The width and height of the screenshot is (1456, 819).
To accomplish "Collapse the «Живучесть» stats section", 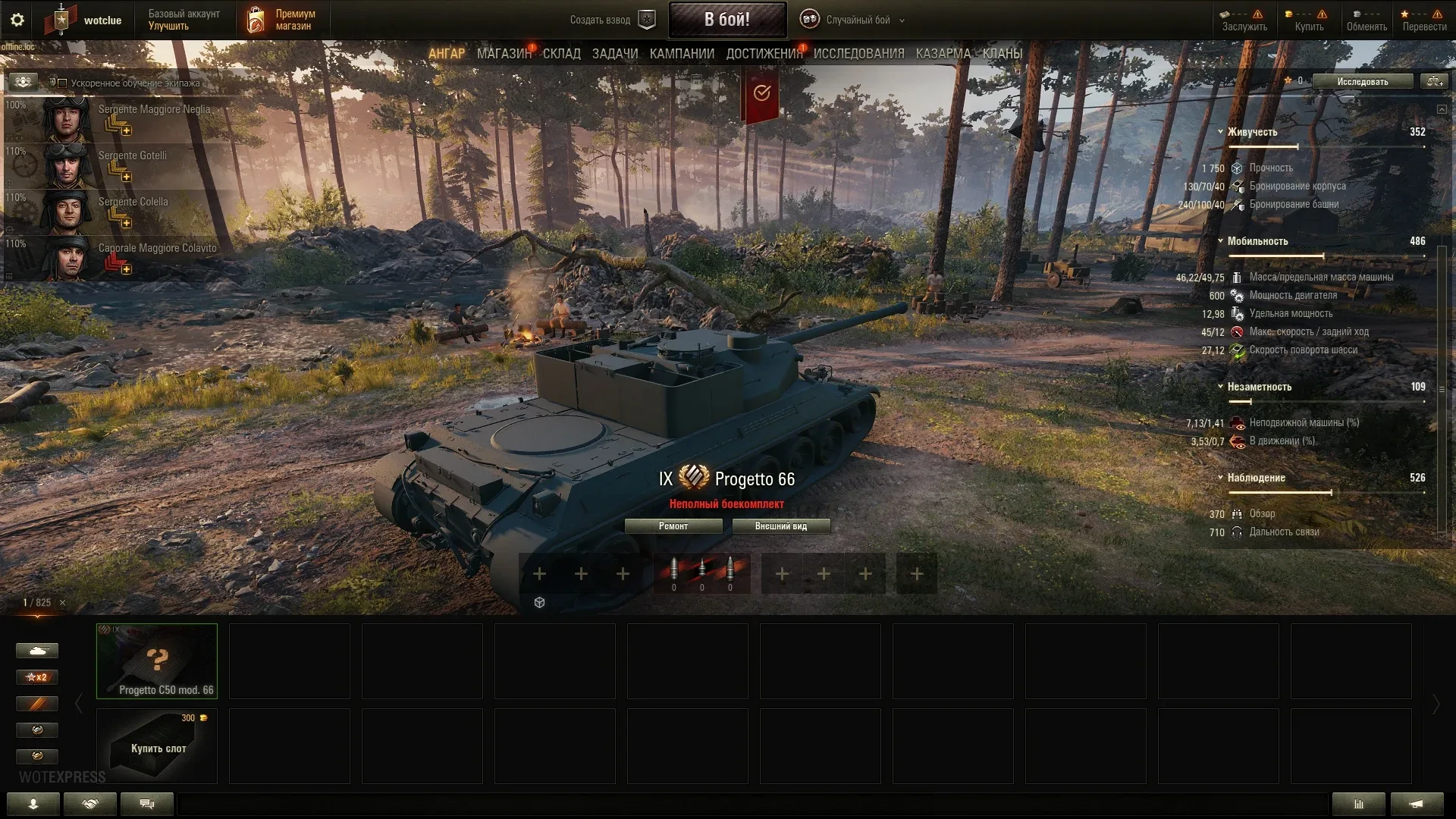I will pyautogui.click(x=1220, y=132).
